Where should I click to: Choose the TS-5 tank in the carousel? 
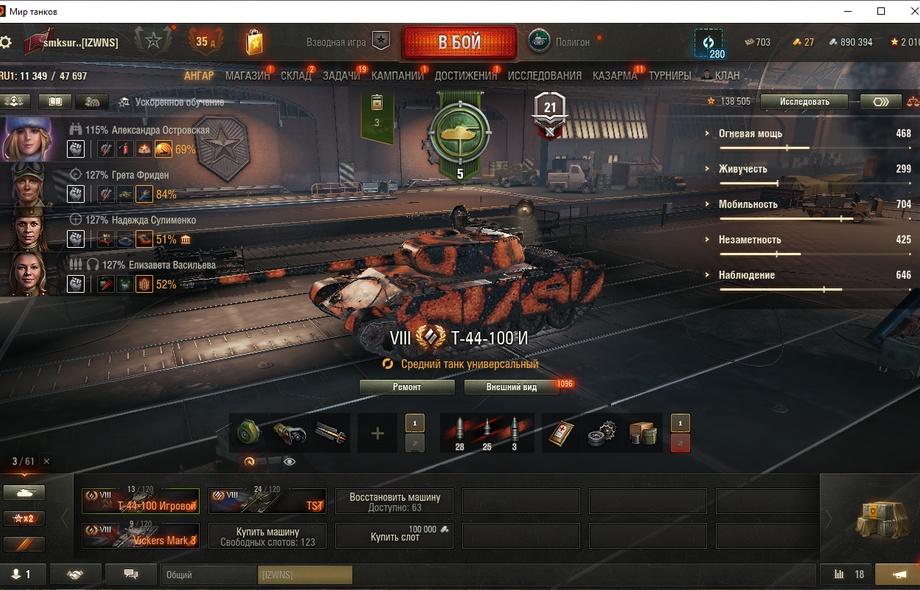[x=267, y=501]
